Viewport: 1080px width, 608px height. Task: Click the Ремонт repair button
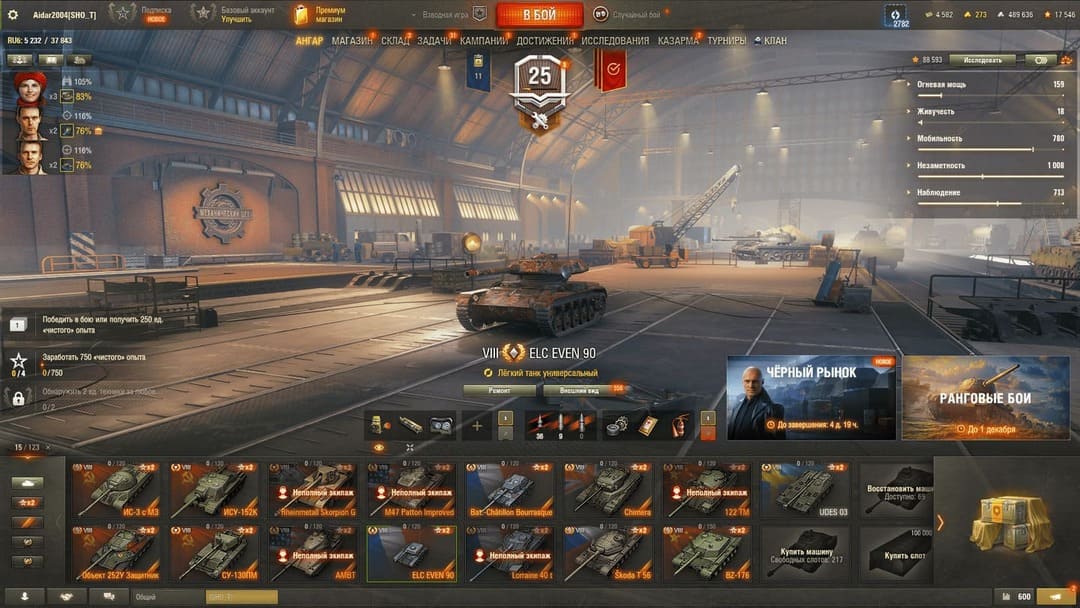(499, 389)
